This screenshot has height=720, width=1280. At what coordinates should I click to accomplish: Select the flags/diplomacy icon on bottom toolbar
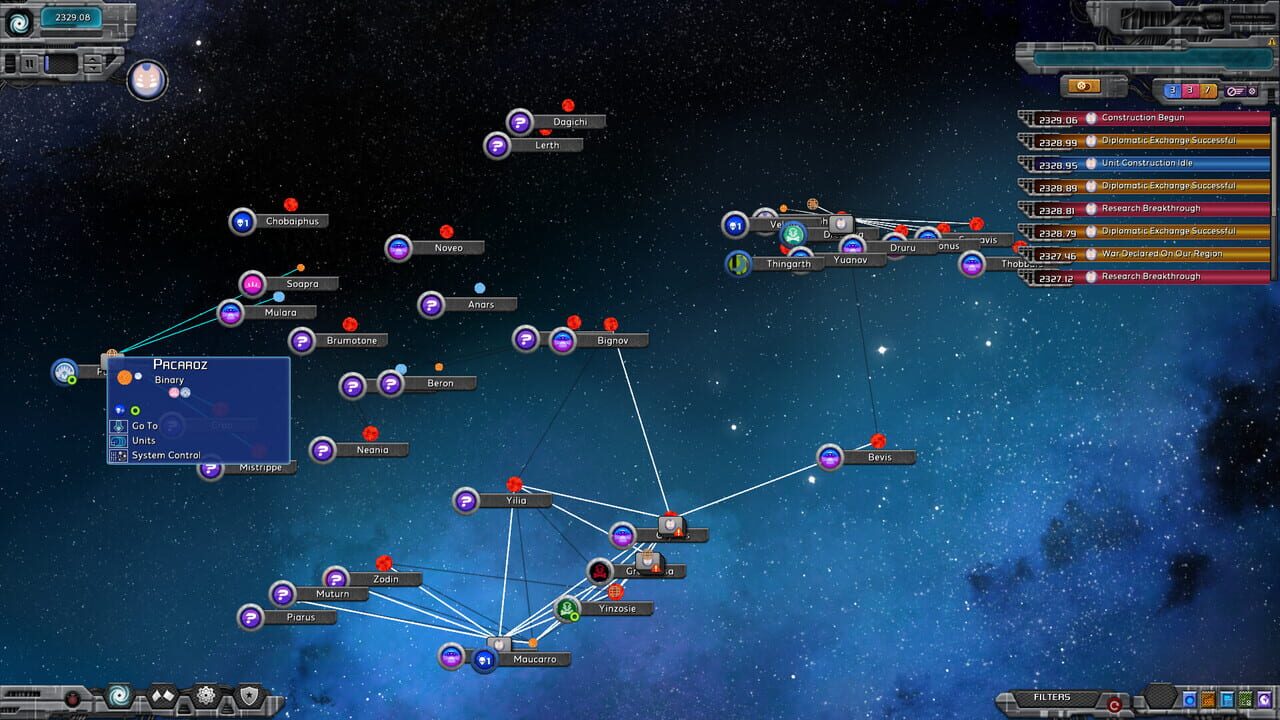tap(161, 695)
